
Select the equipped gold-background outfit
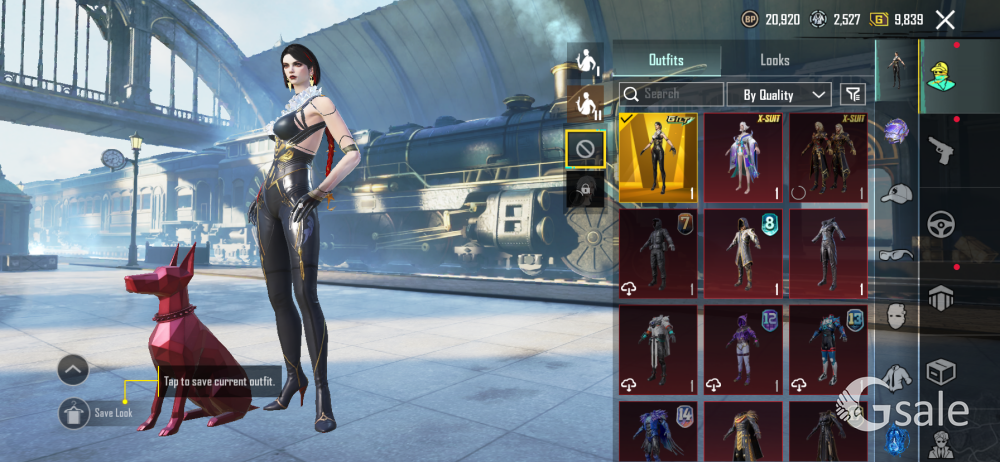tap(658, 157)
